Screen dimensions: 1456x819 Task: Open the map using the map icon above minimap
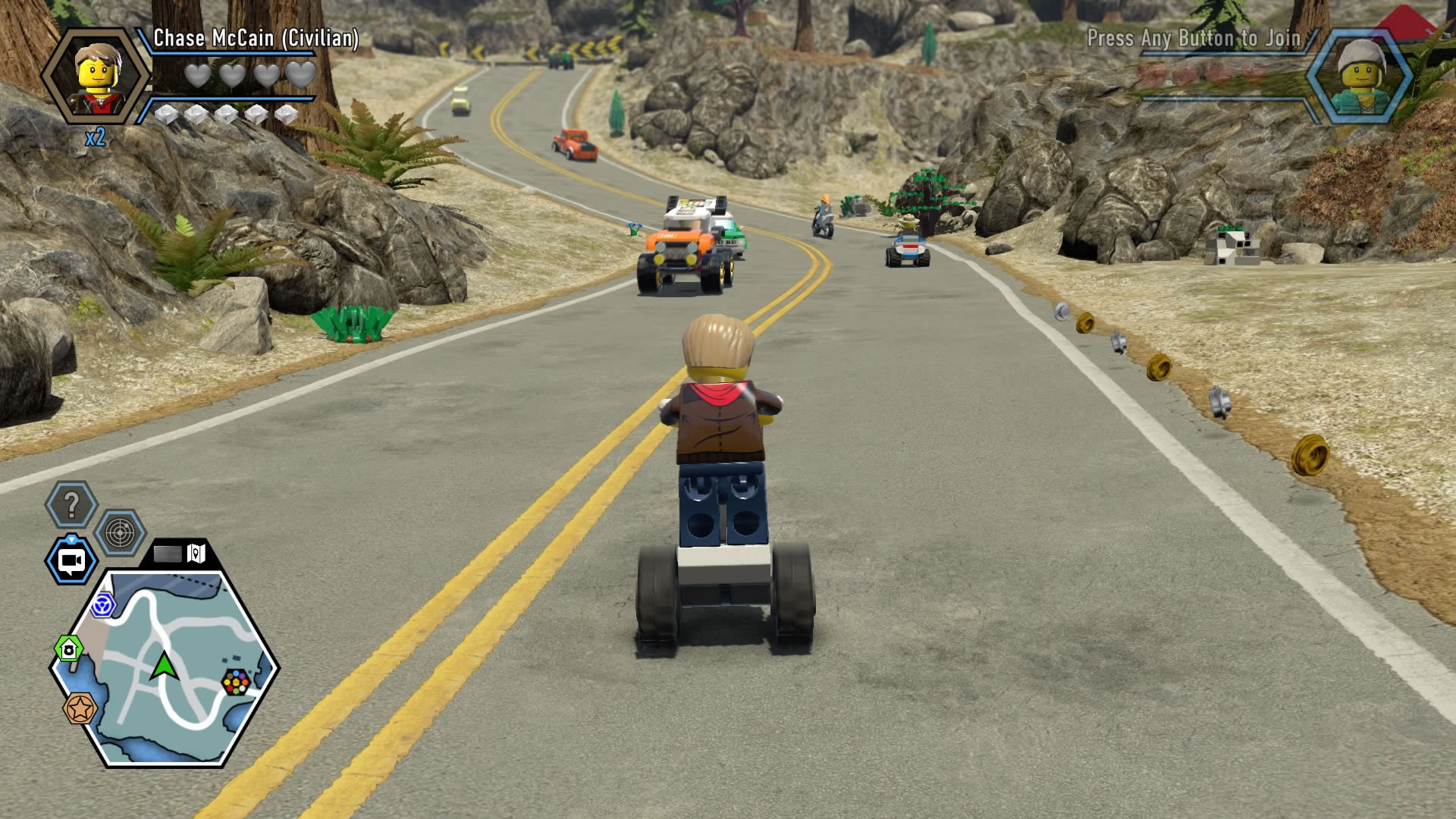tap(194, 554)
